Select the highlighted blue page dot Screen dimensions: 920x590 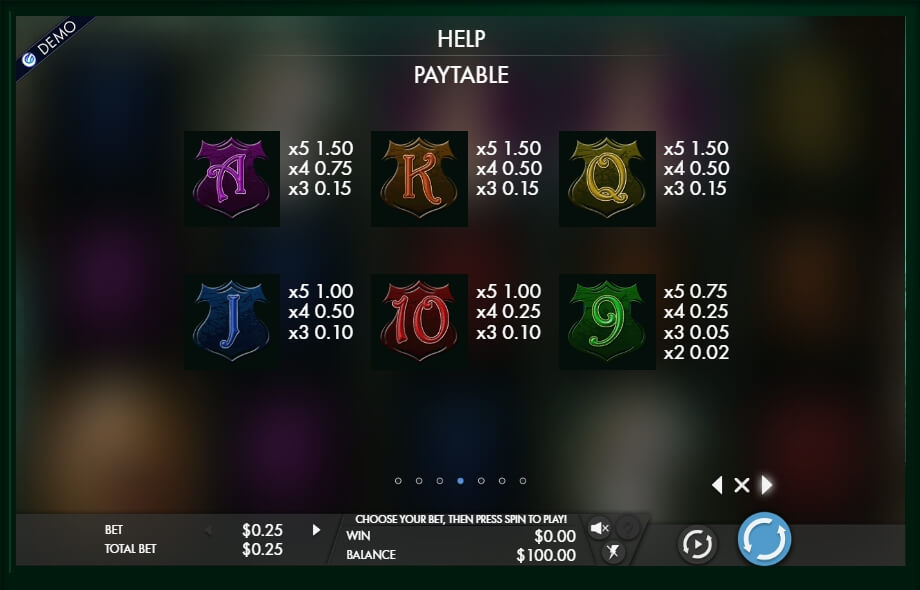point(460,481)
